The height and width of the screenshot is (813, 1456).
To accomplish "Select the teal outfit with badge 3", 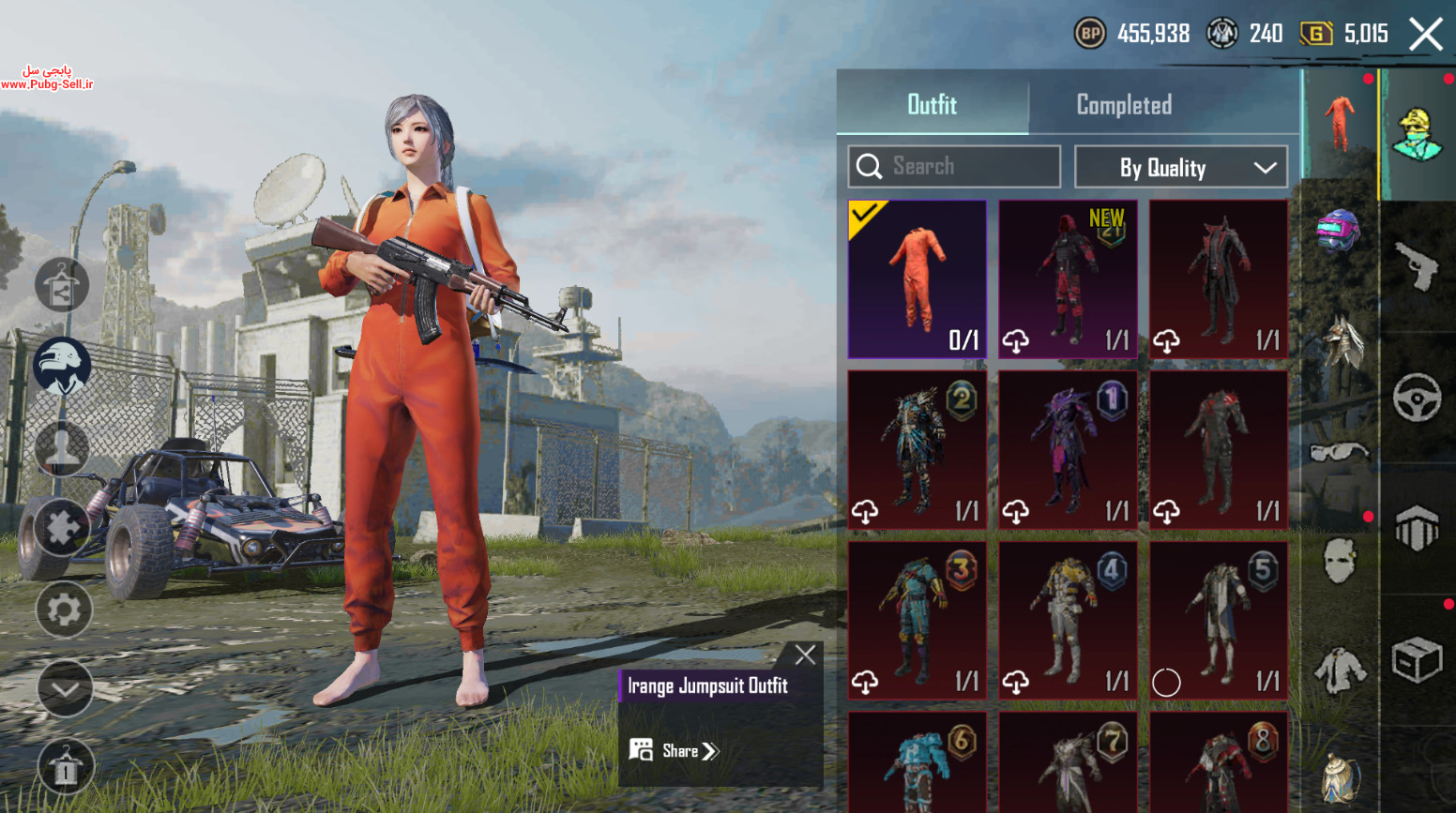I will [917, 620].
